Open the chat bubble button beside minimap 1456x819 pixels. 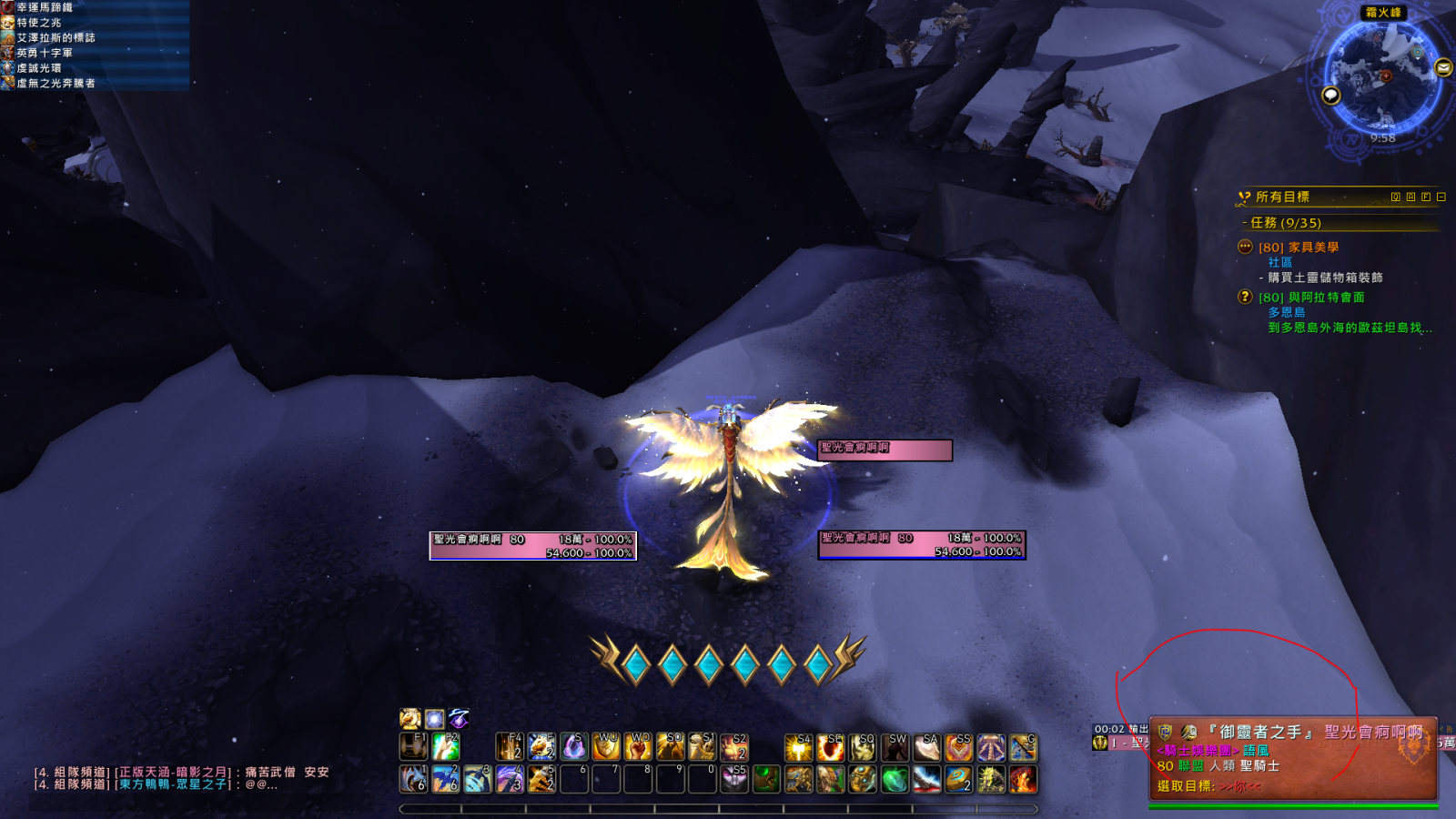coord(1331,96)
